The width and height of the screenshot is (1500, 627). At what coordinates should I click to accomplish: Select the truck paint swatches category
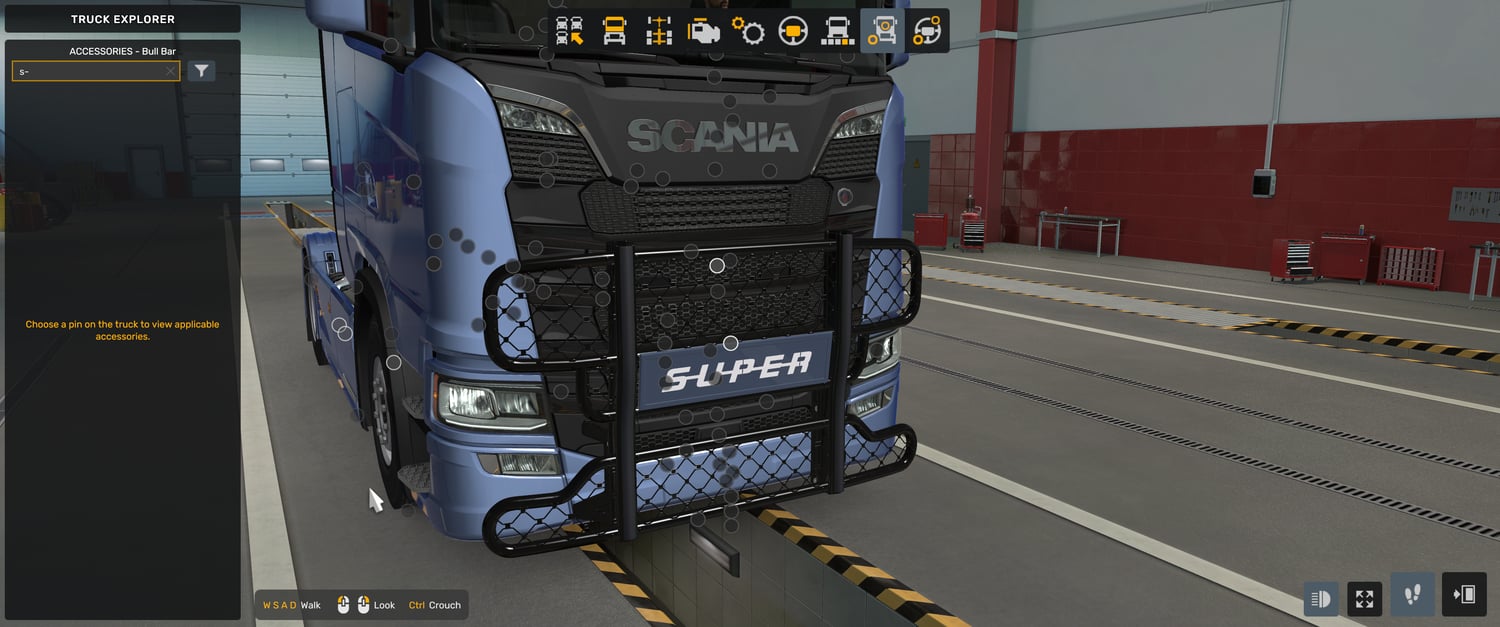coord(837,31)
